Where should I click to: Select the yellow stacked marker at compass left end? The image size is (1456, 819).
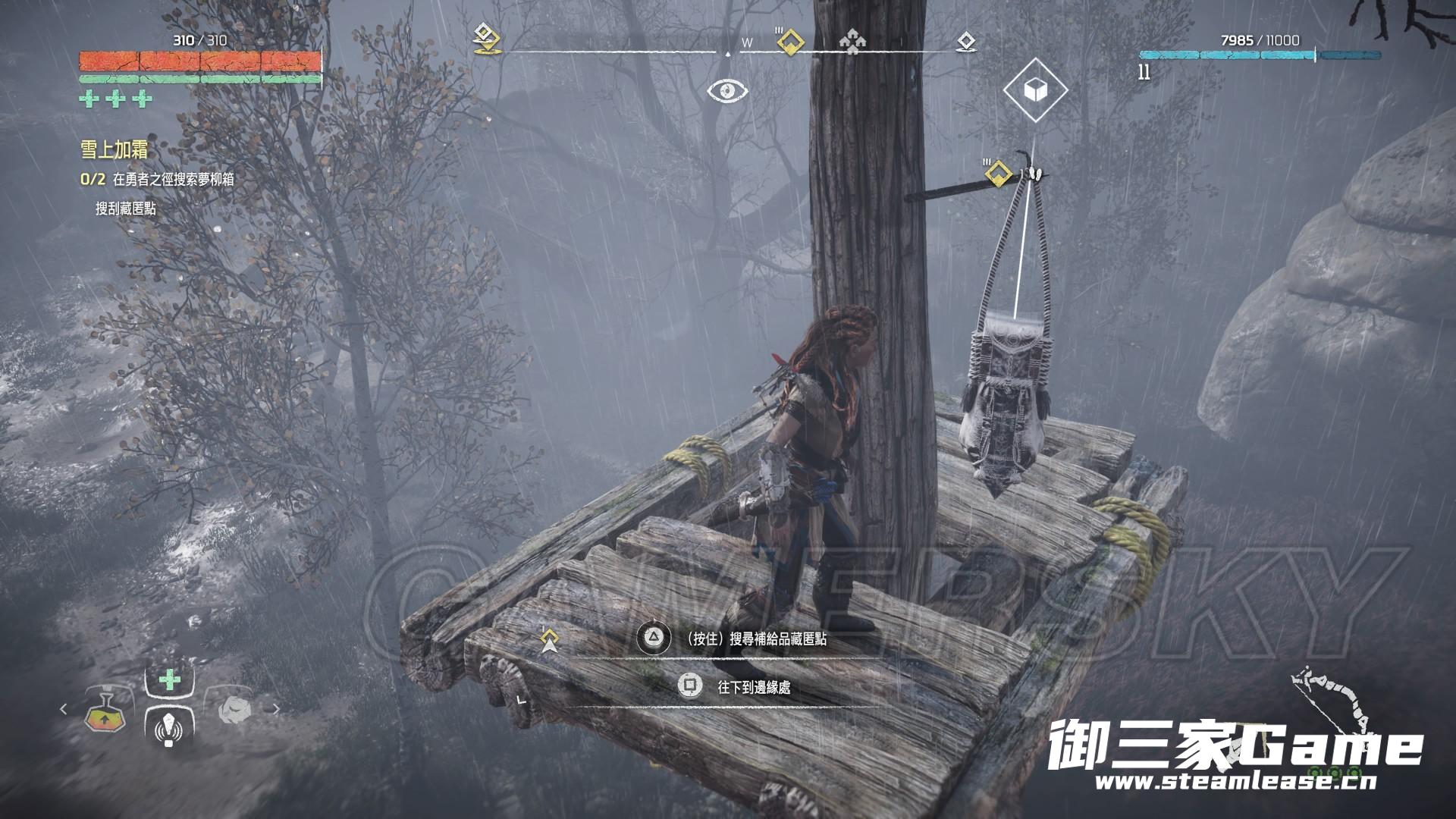(x=483, y=38)
